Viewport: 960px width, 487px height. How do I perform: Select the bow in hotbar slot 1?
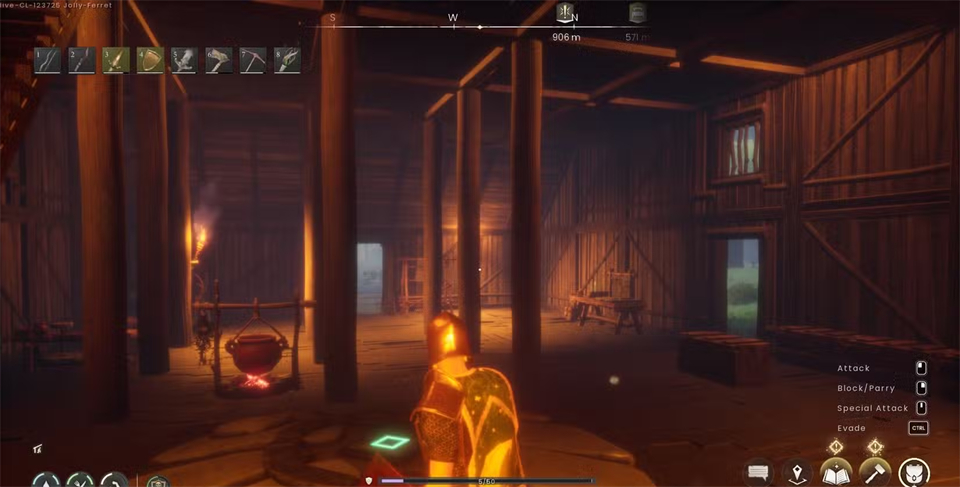[47, 60]
